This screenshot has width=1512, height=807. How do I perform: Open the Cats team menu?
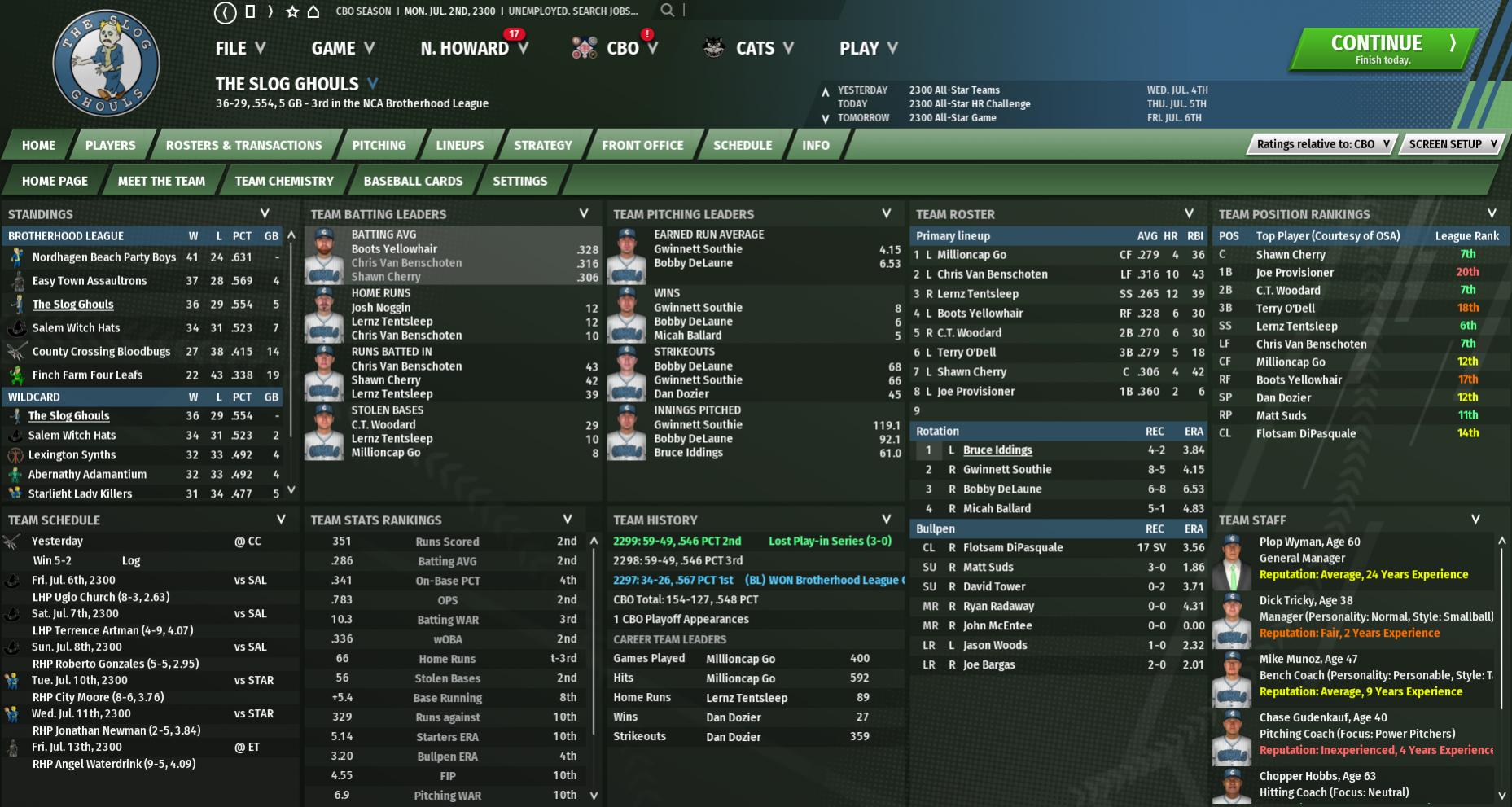pyautogui.click(x=755, y=48)
